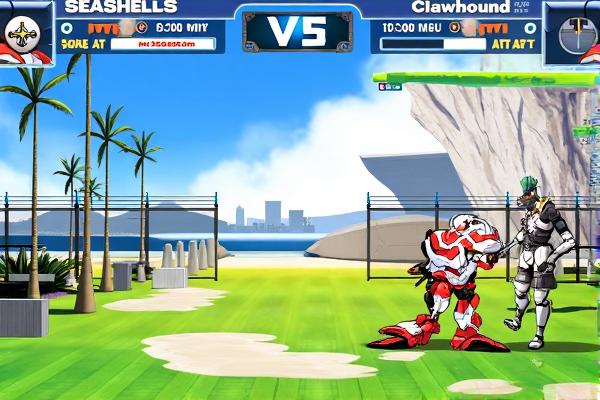Select the Clawhound fighter portrait
This screenshot has width=600, height=400.
point(573,33)
